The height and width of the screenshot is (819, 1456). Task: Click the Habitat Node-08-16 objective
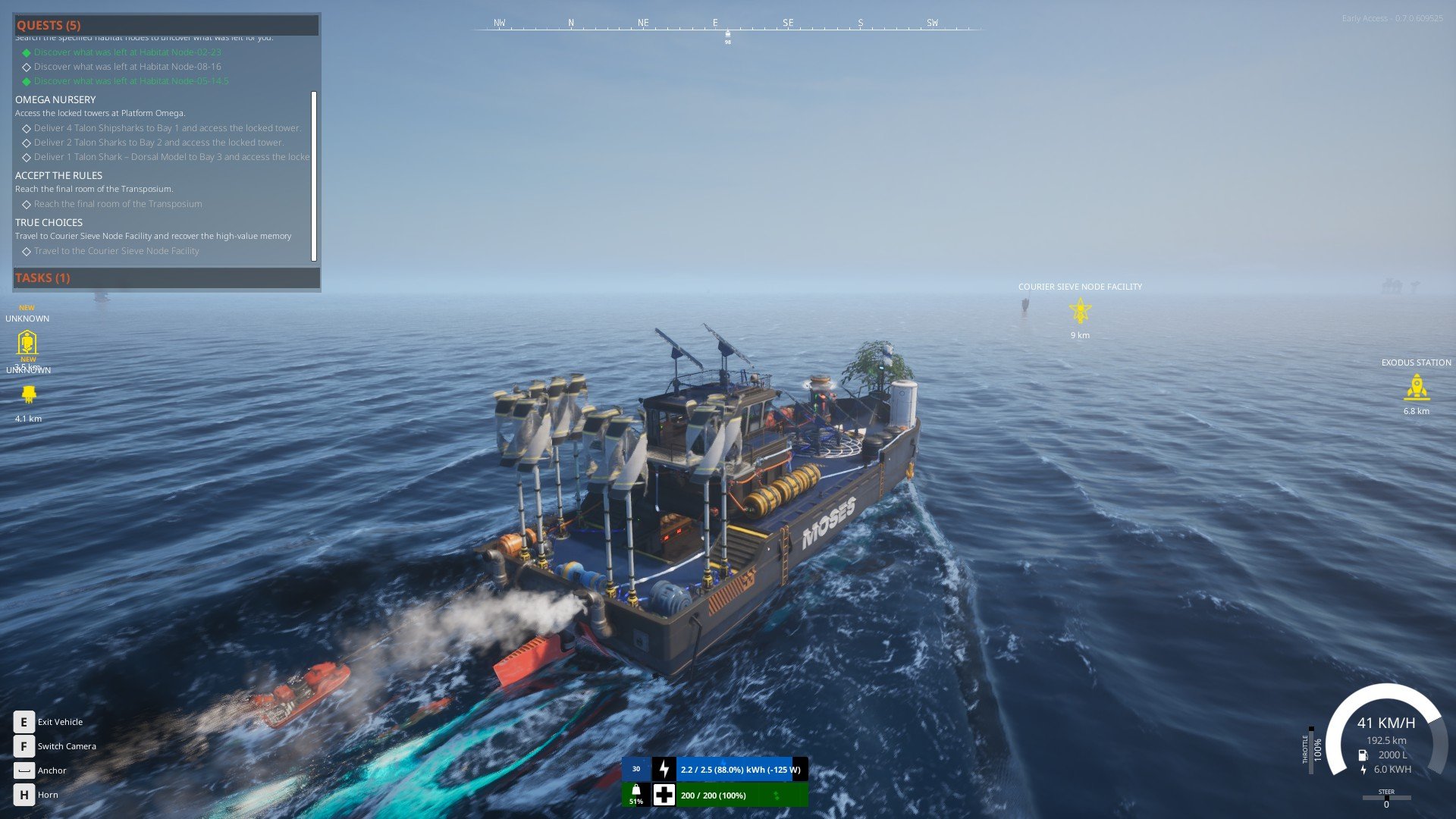click(x=127, y=67)
